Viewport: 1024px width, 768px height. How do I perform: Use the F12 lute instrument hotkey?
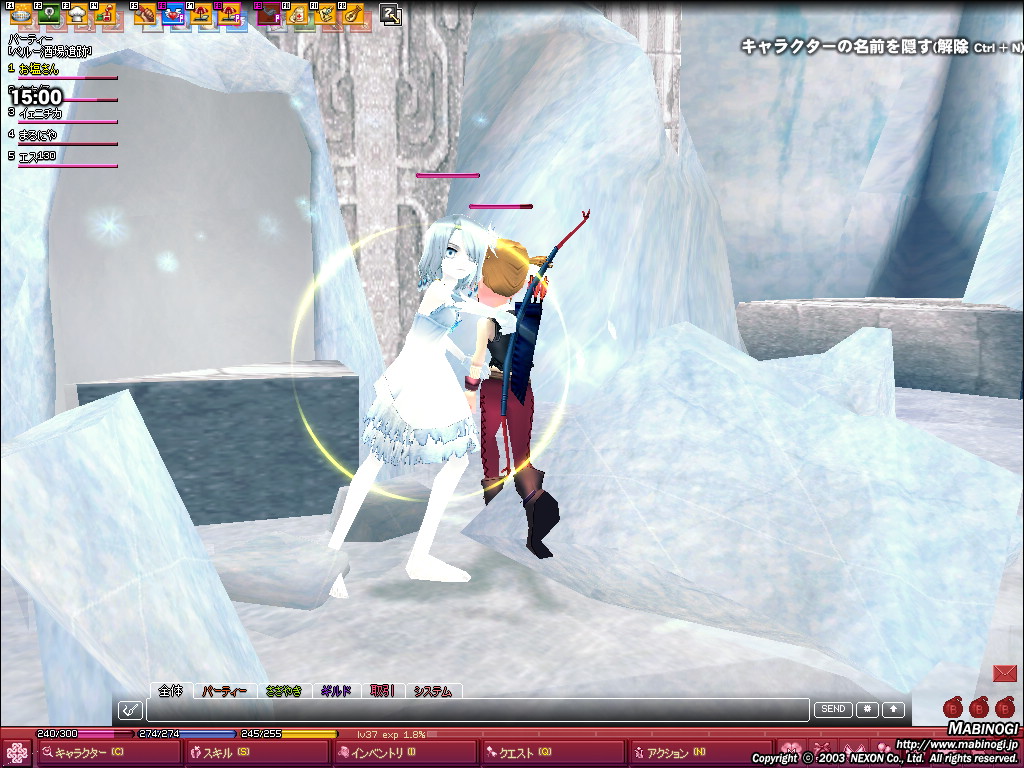click(x=352, y=14)
